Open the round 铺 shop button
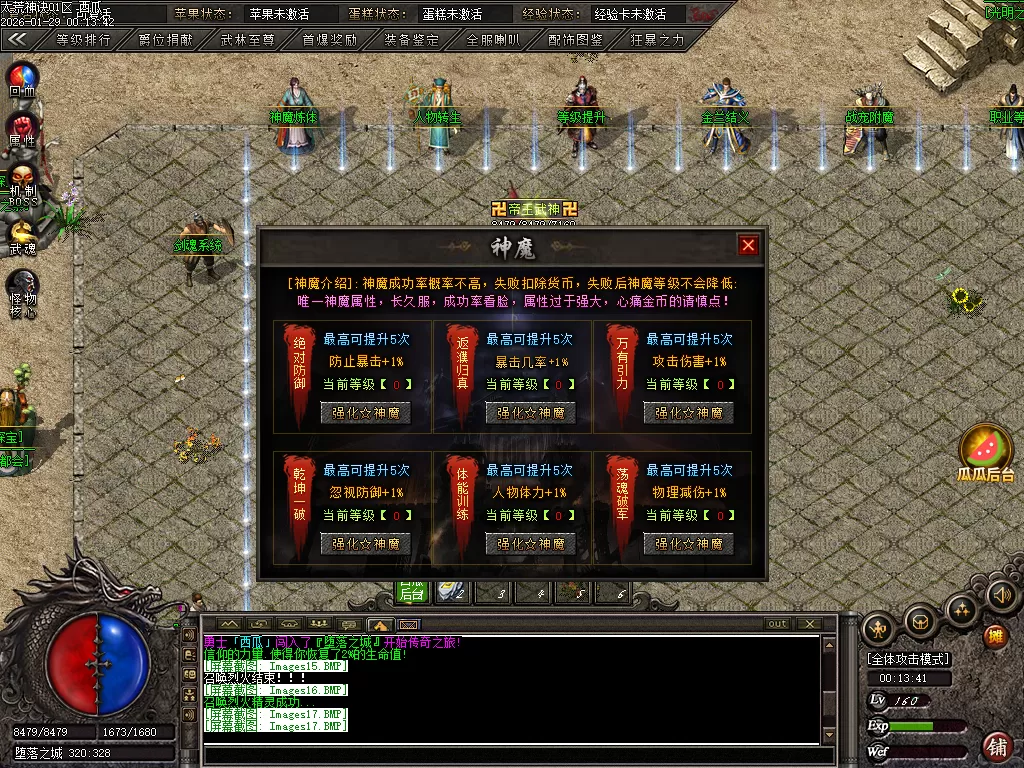Viewport: 1024px width, 768px height. (996, 745)
